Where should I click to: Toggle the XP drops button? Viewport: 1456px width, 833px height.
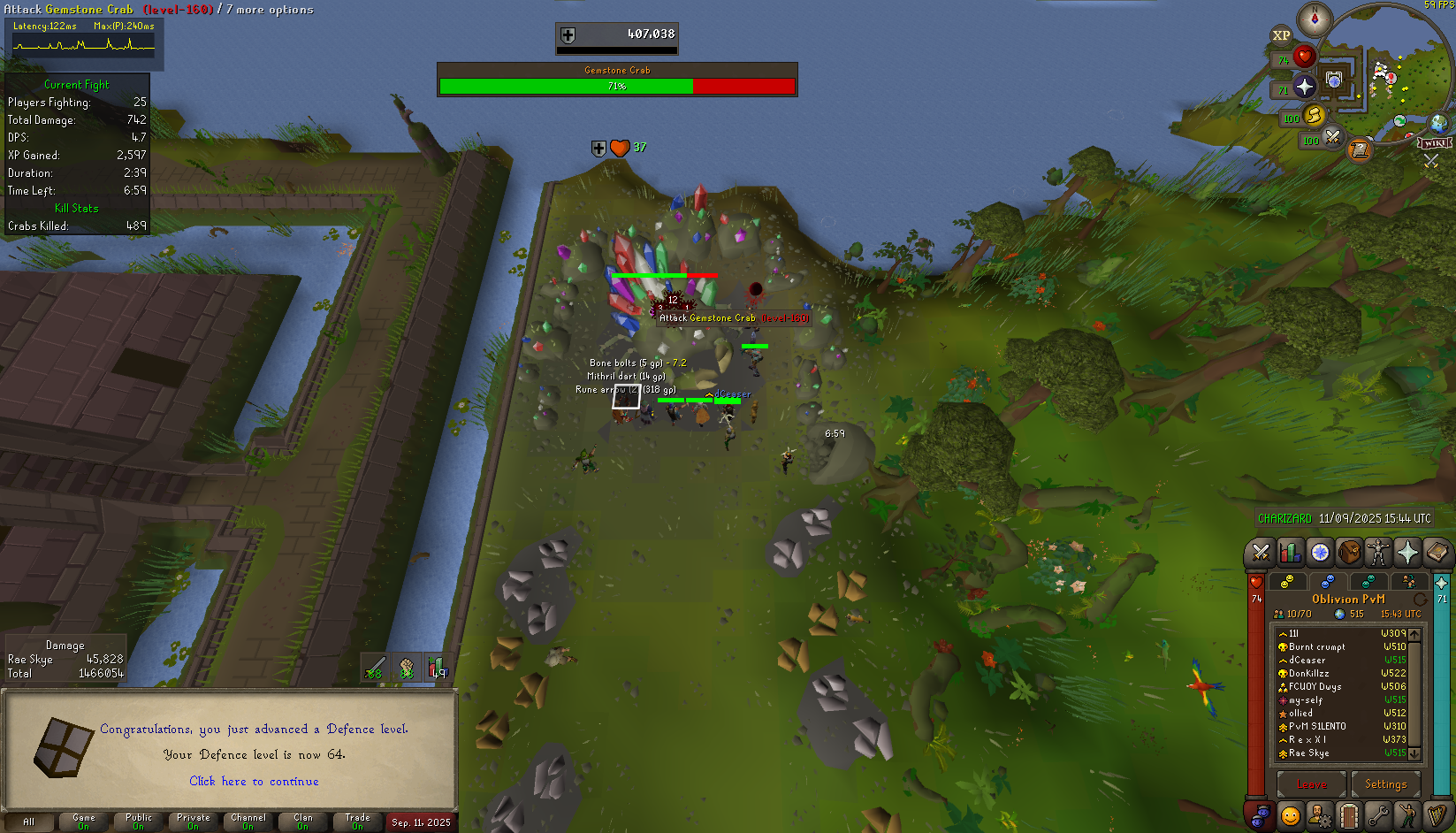[x=1281, y=36]
